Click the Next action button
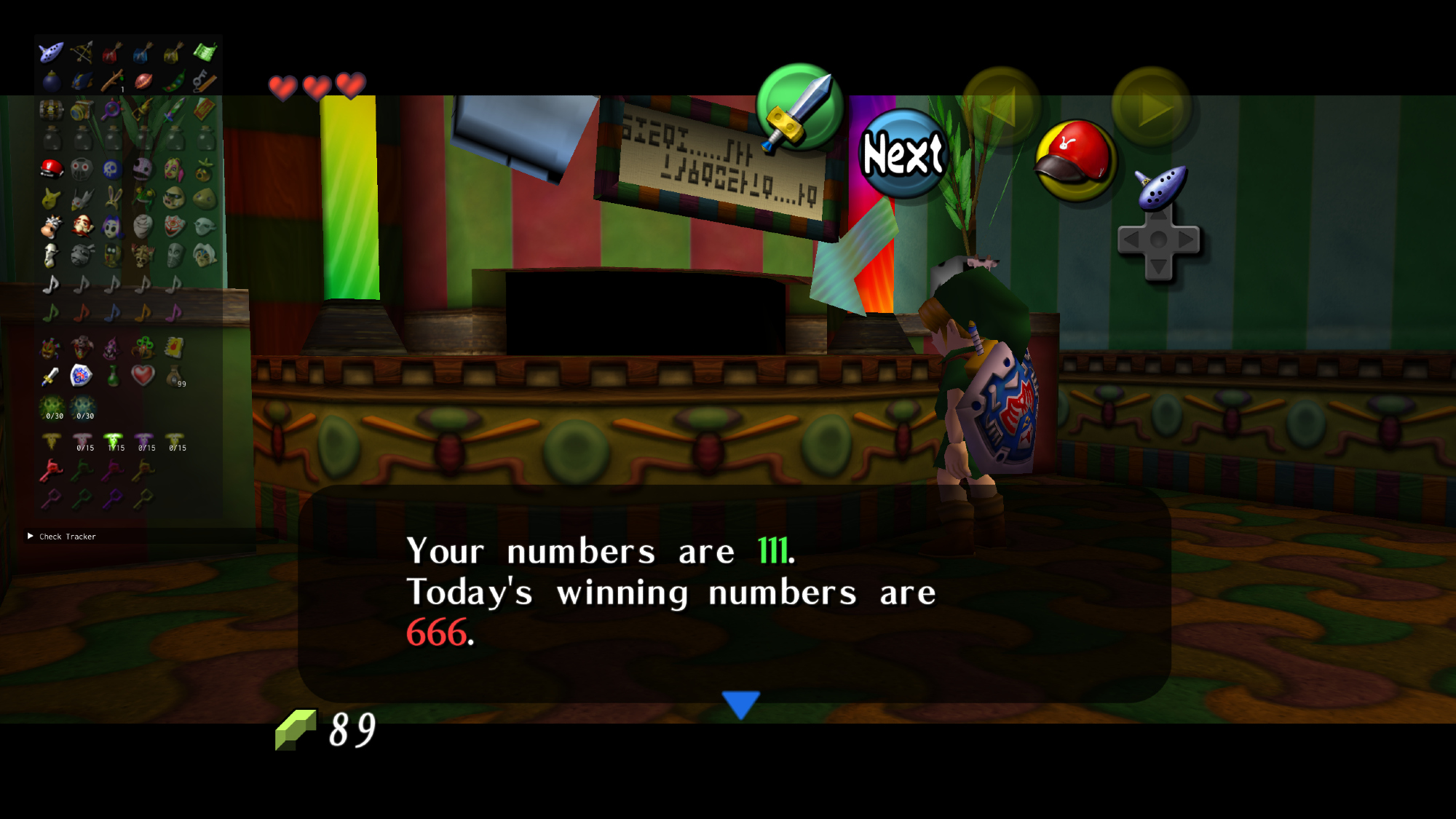 pyautogui.click(x=903, y=154)
